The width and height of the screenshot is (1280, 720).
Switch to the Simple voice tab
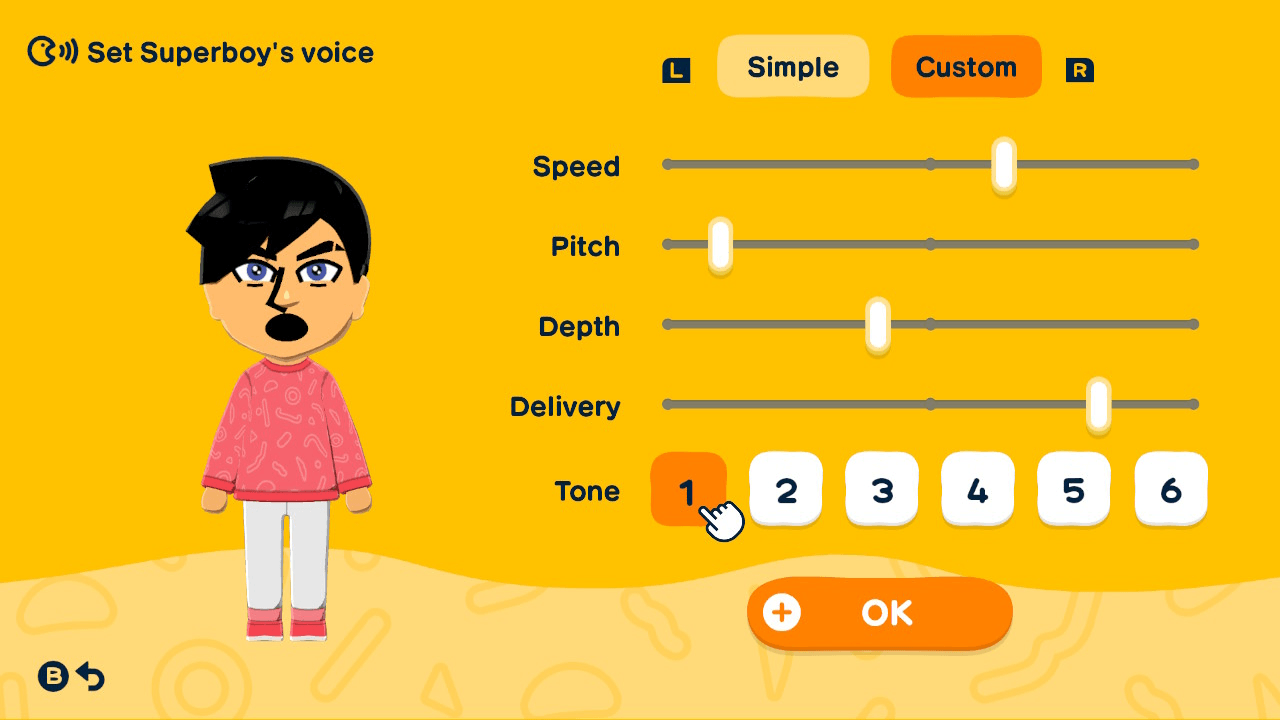793,66
